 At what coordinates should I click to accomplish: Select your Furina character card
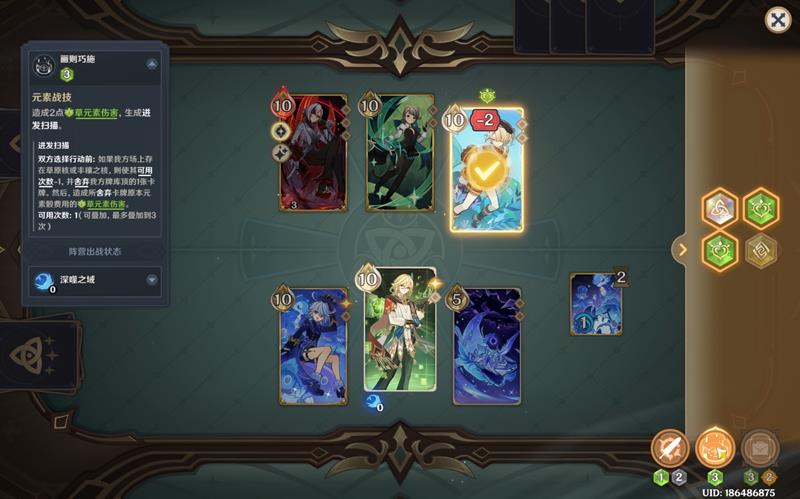[x=314, y=346]
